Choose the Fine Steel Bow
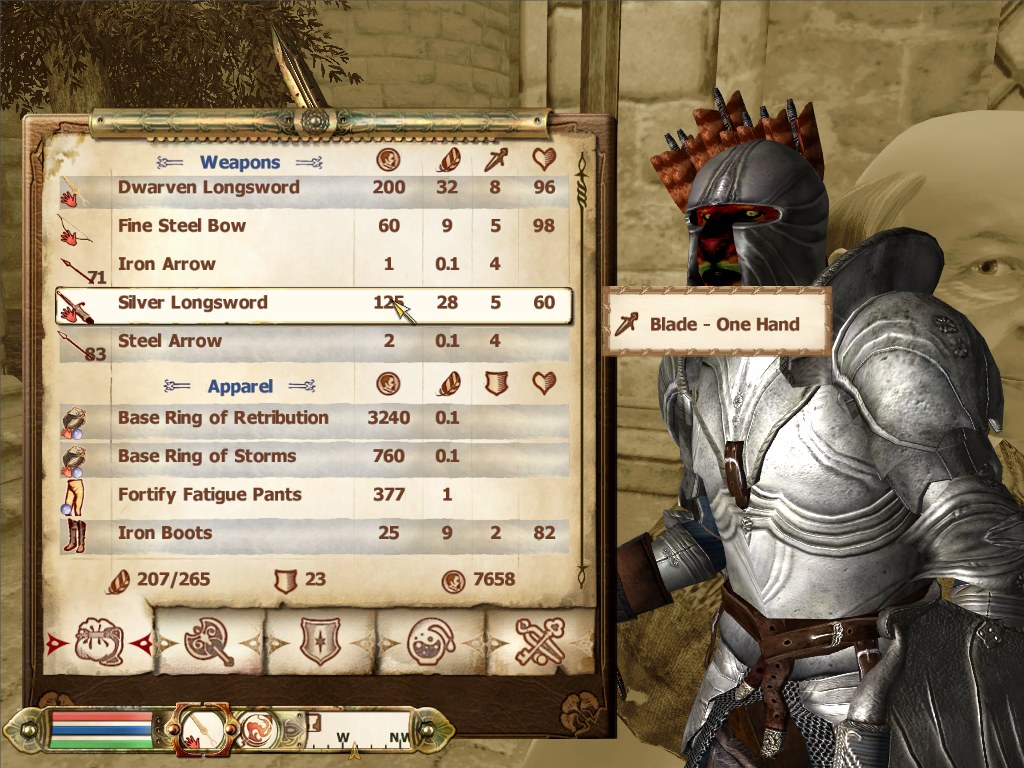This screenshot has height=768, width=1024. click(x=182, y=226)
